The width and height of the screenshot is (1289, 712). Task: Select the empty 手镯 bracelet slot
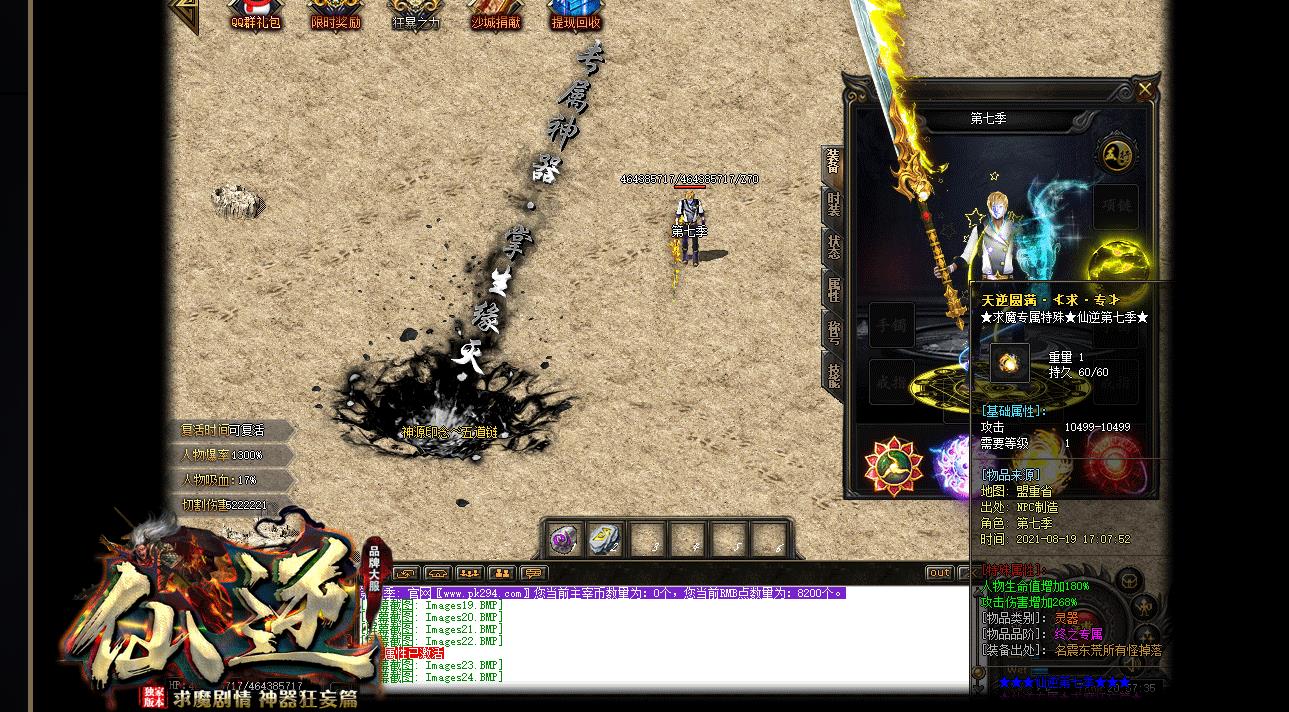(891, 325)
